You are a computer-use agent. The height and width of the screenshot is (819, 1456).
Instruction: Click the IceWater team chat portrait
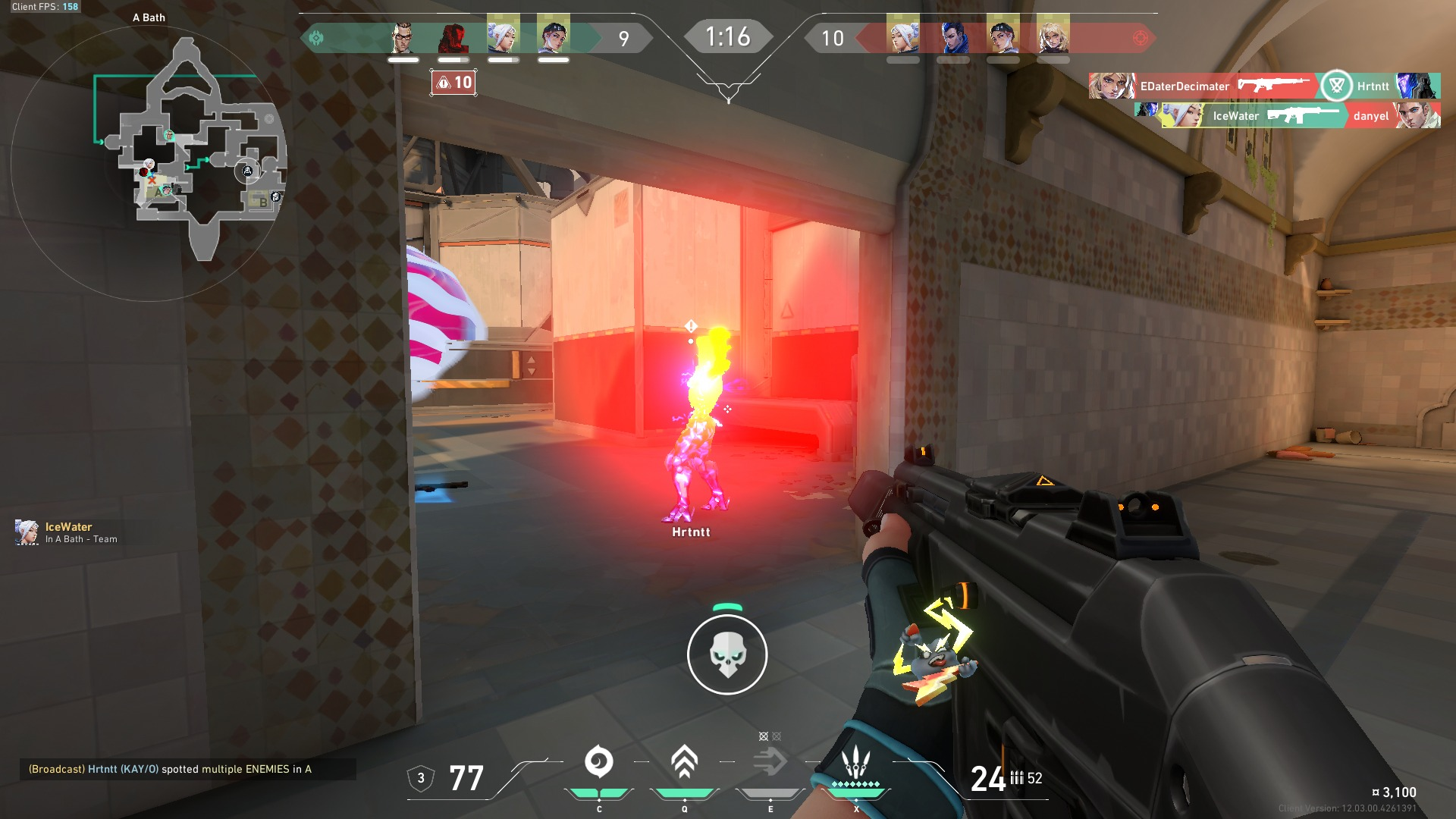tap(27, 532)
